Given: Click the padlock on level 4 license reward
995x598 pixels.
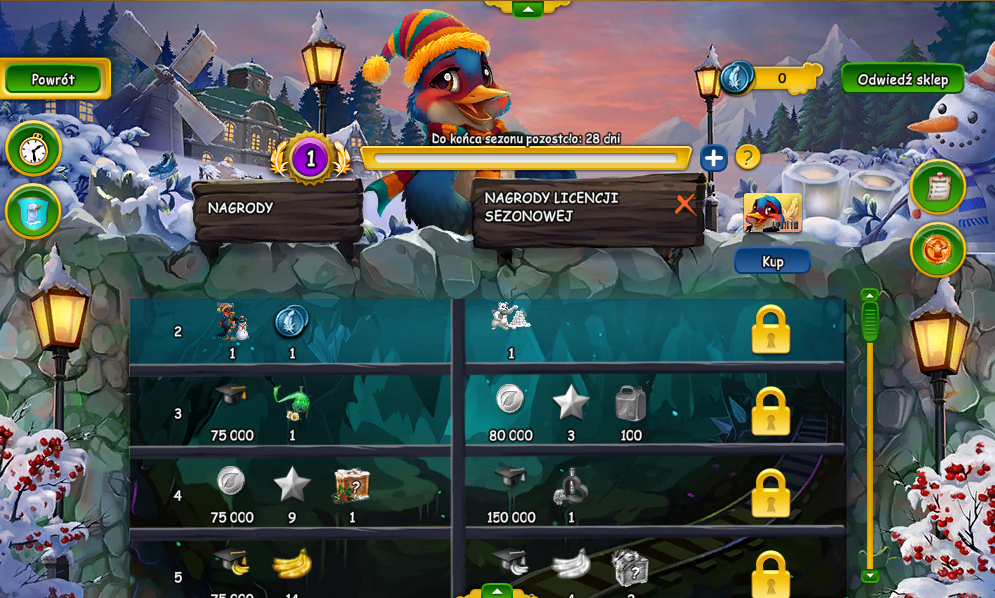Looking at the screenshot, I should click(x=770, y=493).
